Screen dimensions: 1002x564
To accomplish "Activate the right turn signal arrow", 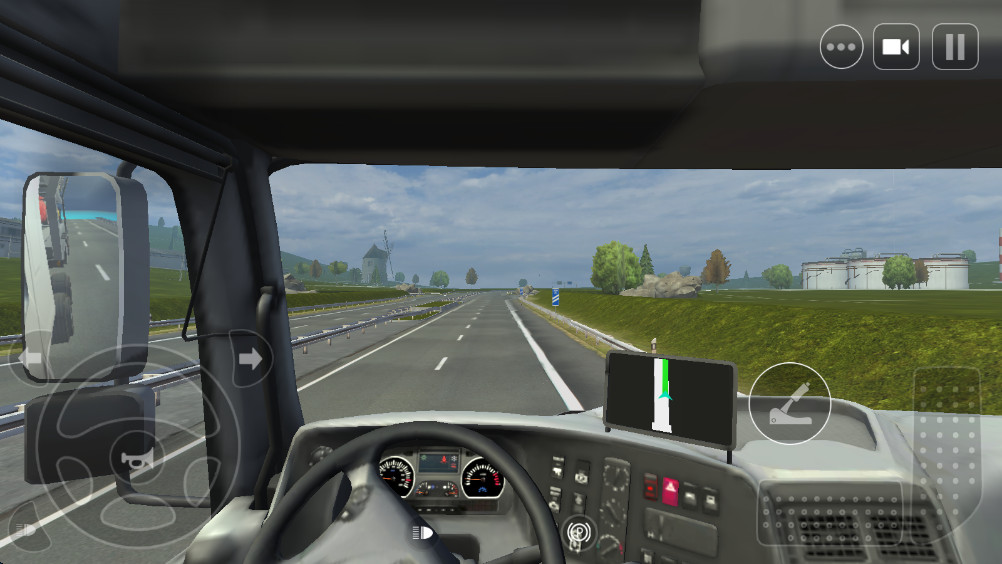I will (250, 358).
